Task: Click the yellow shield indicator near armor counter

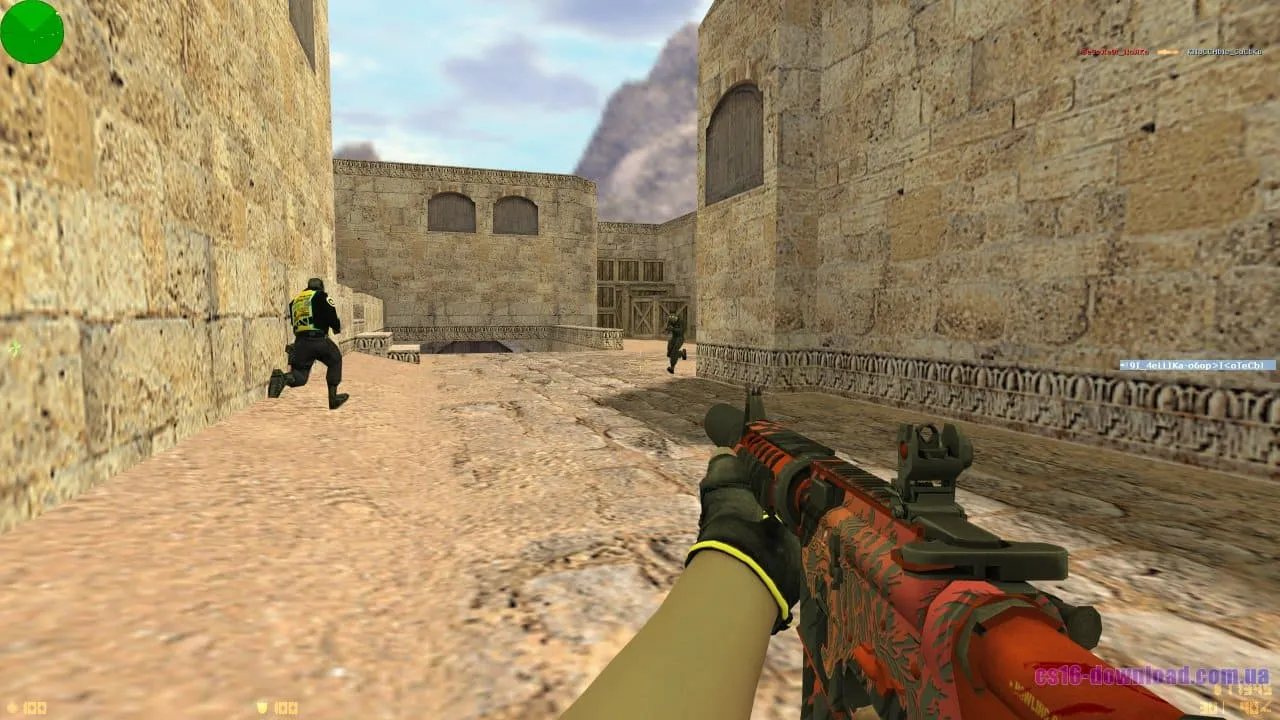Action: pyautogui.click(x=262, y=706)
